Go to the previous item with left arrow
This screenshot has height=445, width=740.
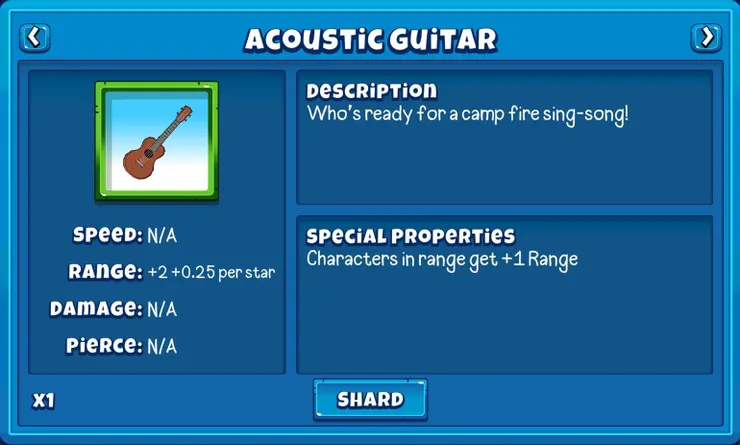pyautogui.click(x=35, y=38)
